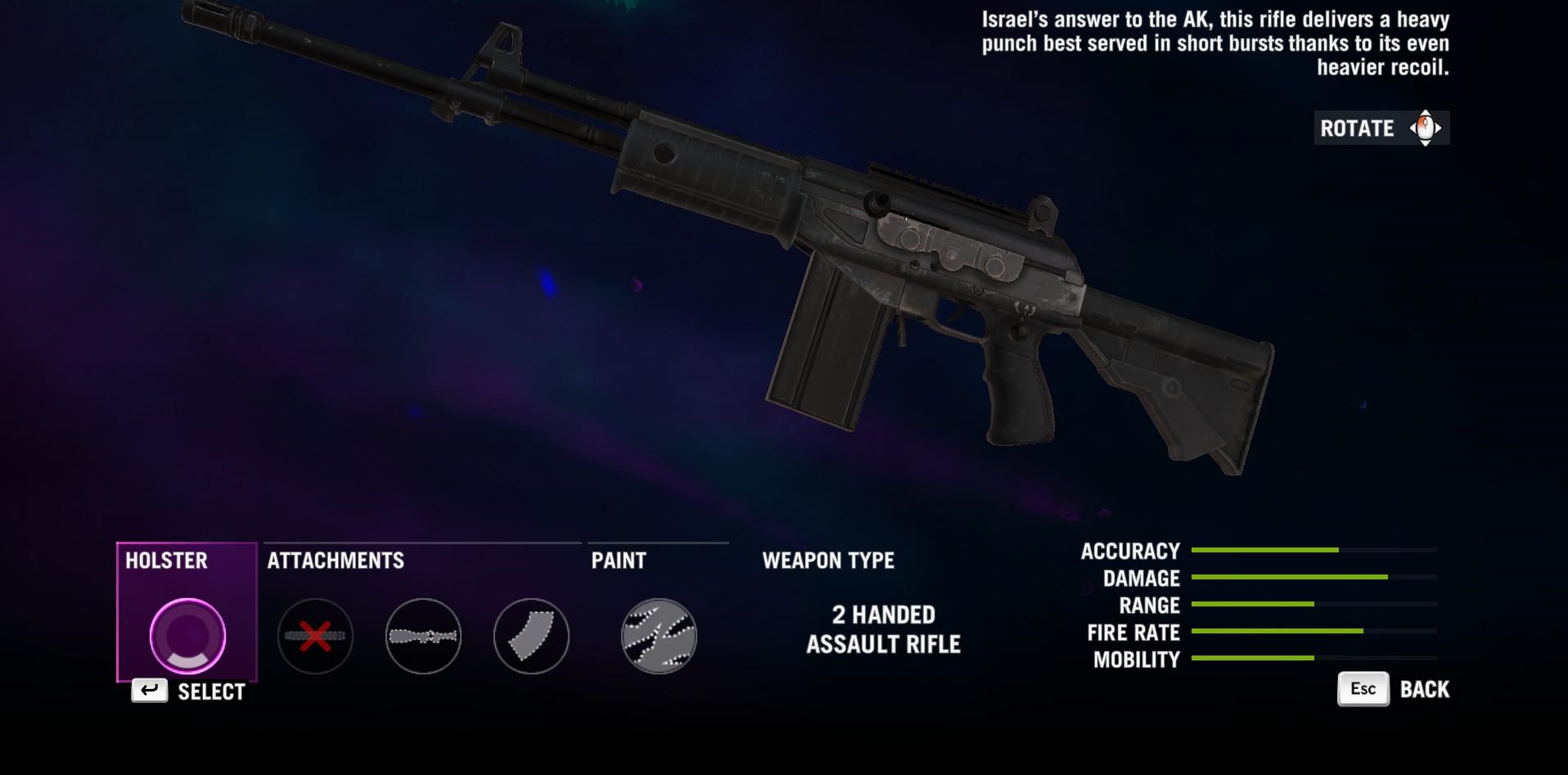This screenshot has width=1568, height=775.
Task: Choose the suppressor attachment with red X
Action: pos(315,636)
